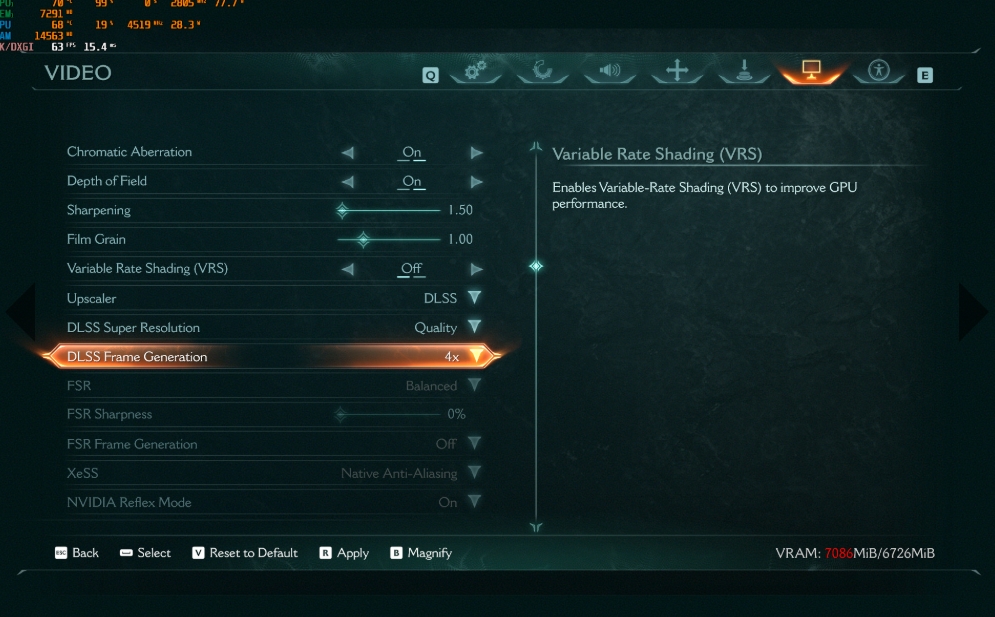995x617 pixels.
Task: Click the left arrow for Depth of Field
Action: pyautogui.click(x=348, y=182)
